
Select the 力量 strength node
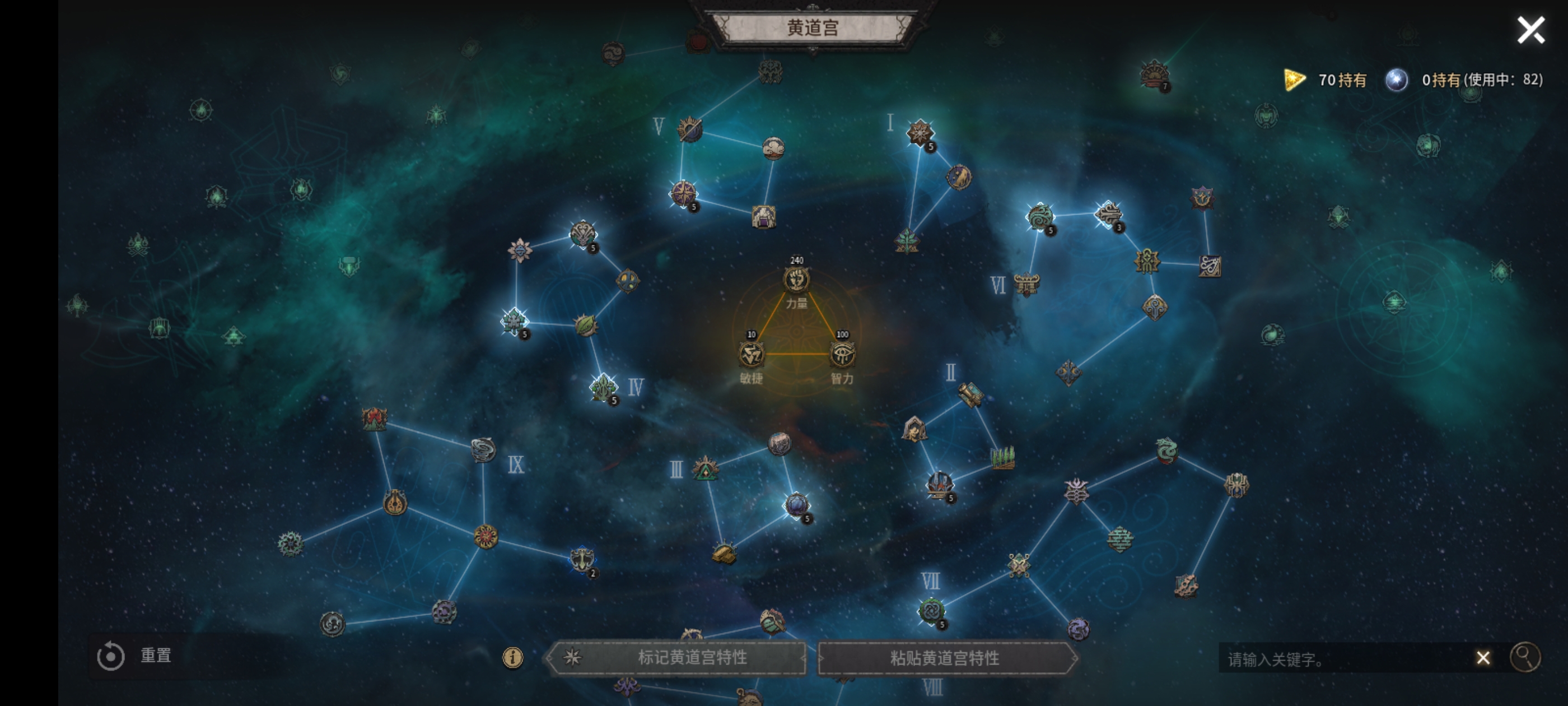[796, 280]
